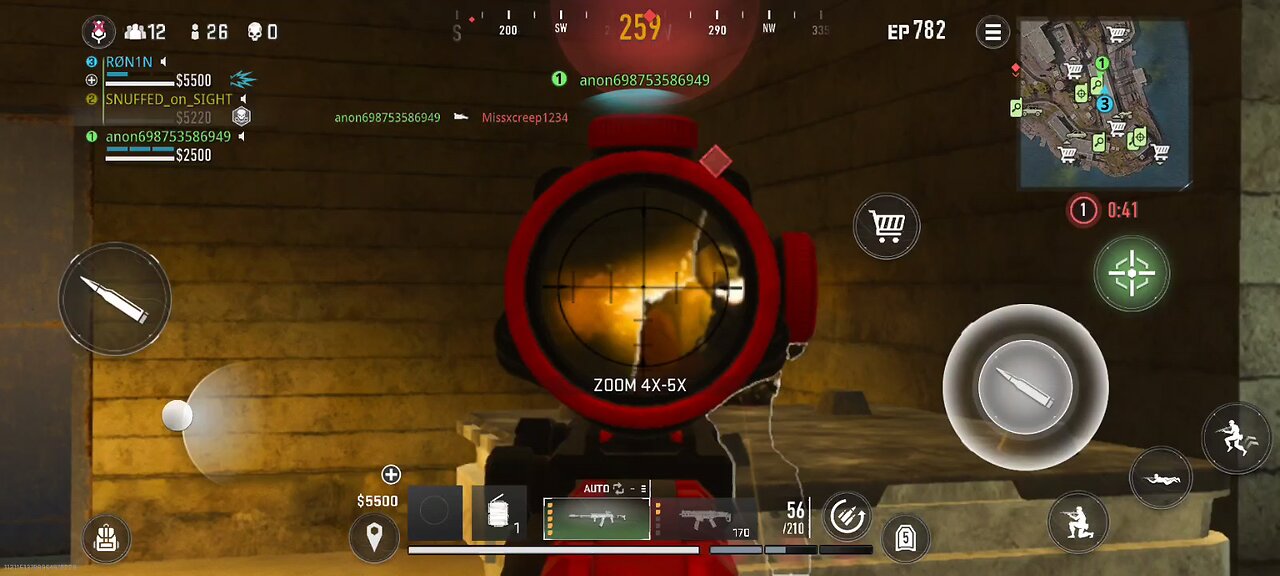This screenshot has height=576, width=1280.
Task: Place a ping with the location marker button
Action: (x=374, y=538)
